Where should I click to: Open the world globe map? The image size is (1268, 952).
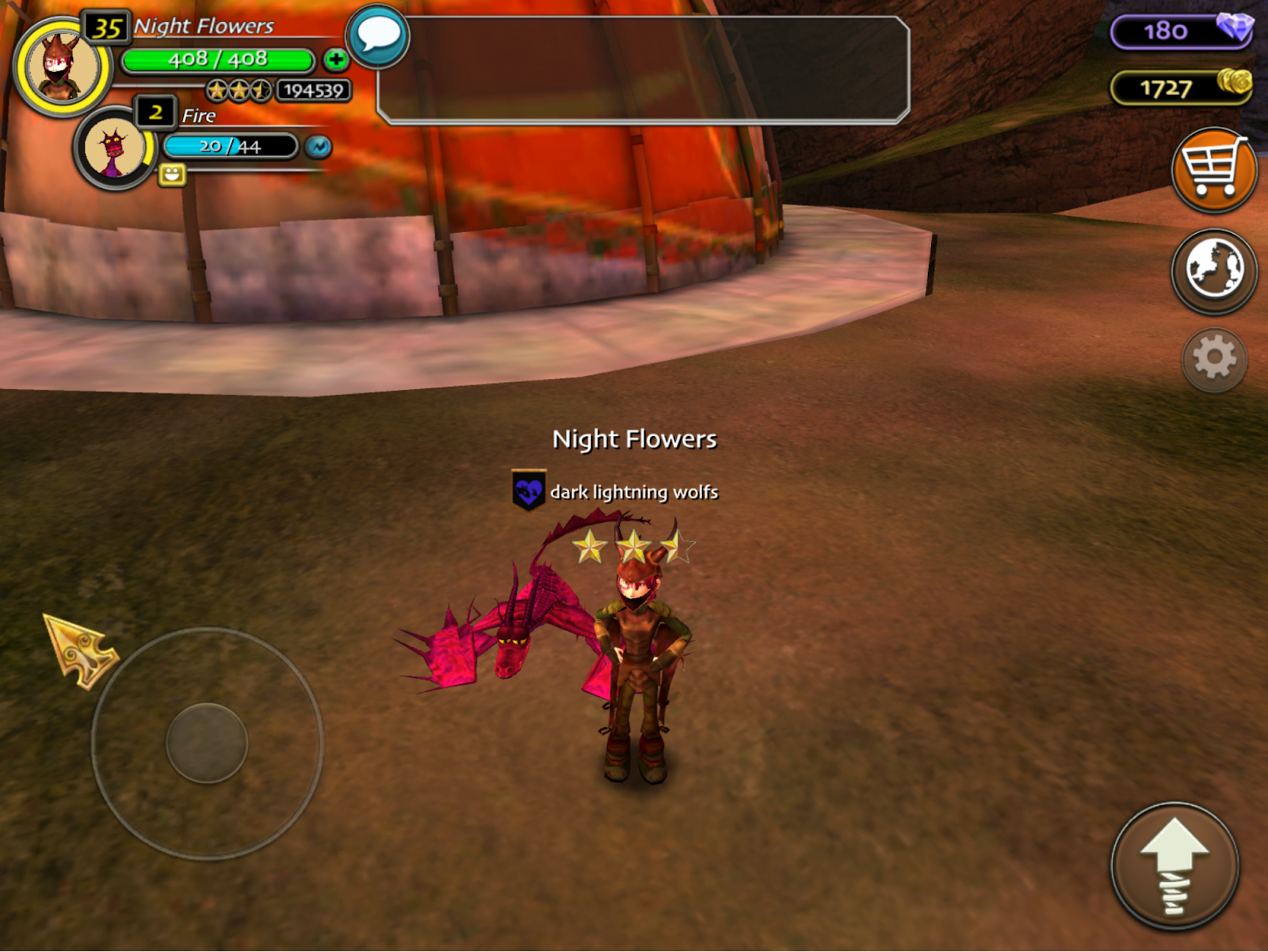(x=1213, y=270)
